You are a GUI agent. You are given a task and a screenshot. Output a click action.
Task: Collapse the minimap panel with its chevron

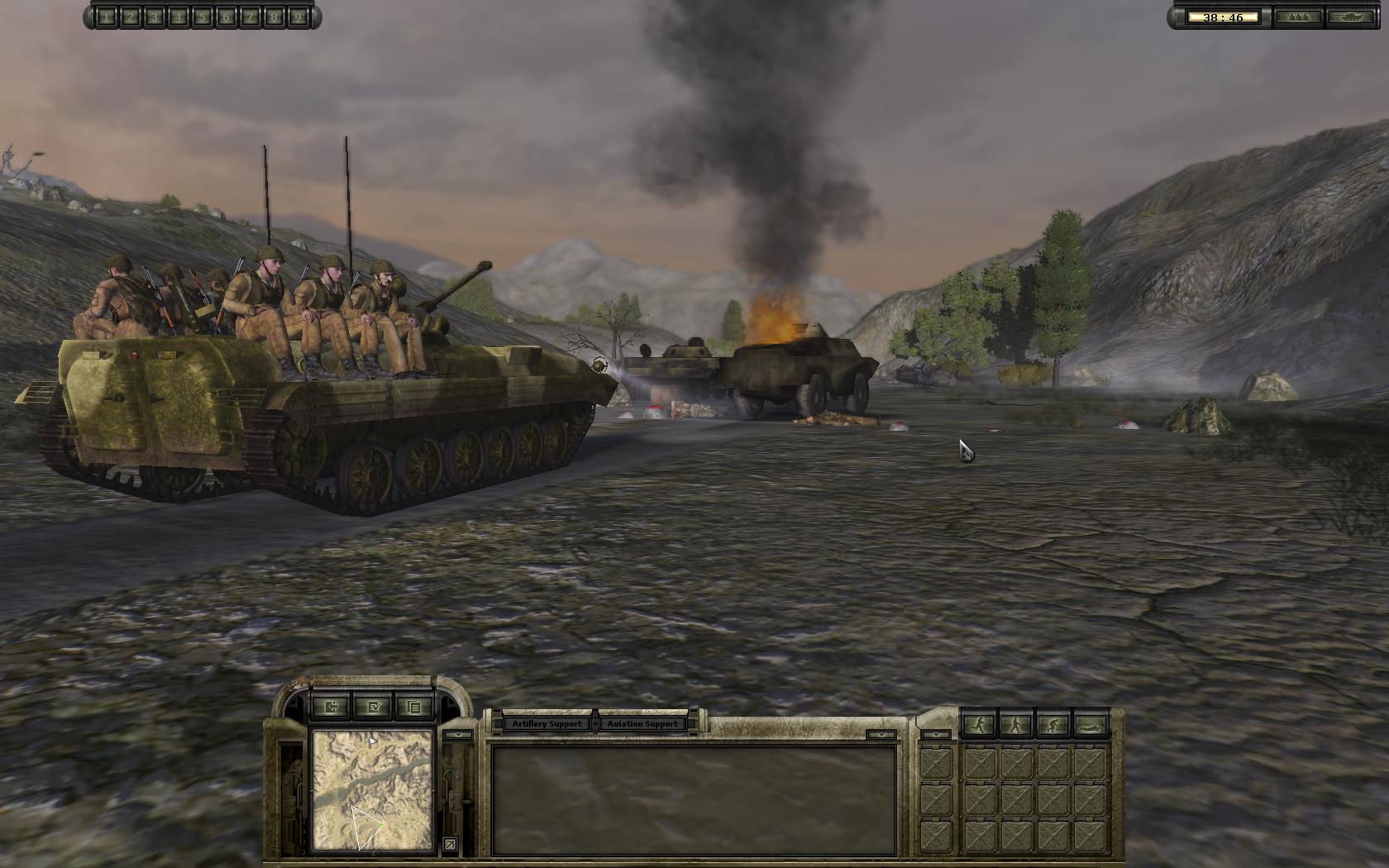(460, 734)
